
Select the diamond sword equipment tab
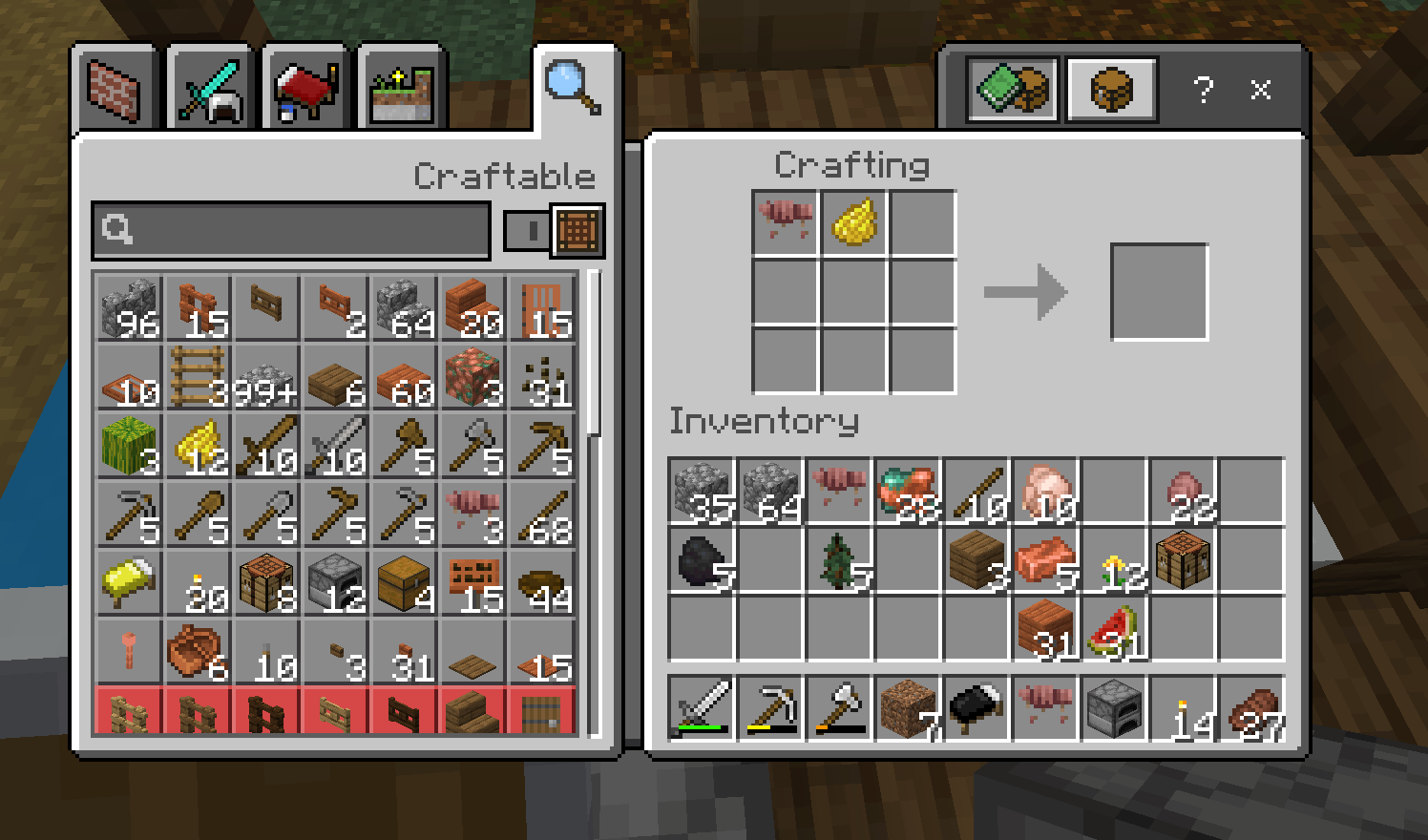[x=210, y=92]
